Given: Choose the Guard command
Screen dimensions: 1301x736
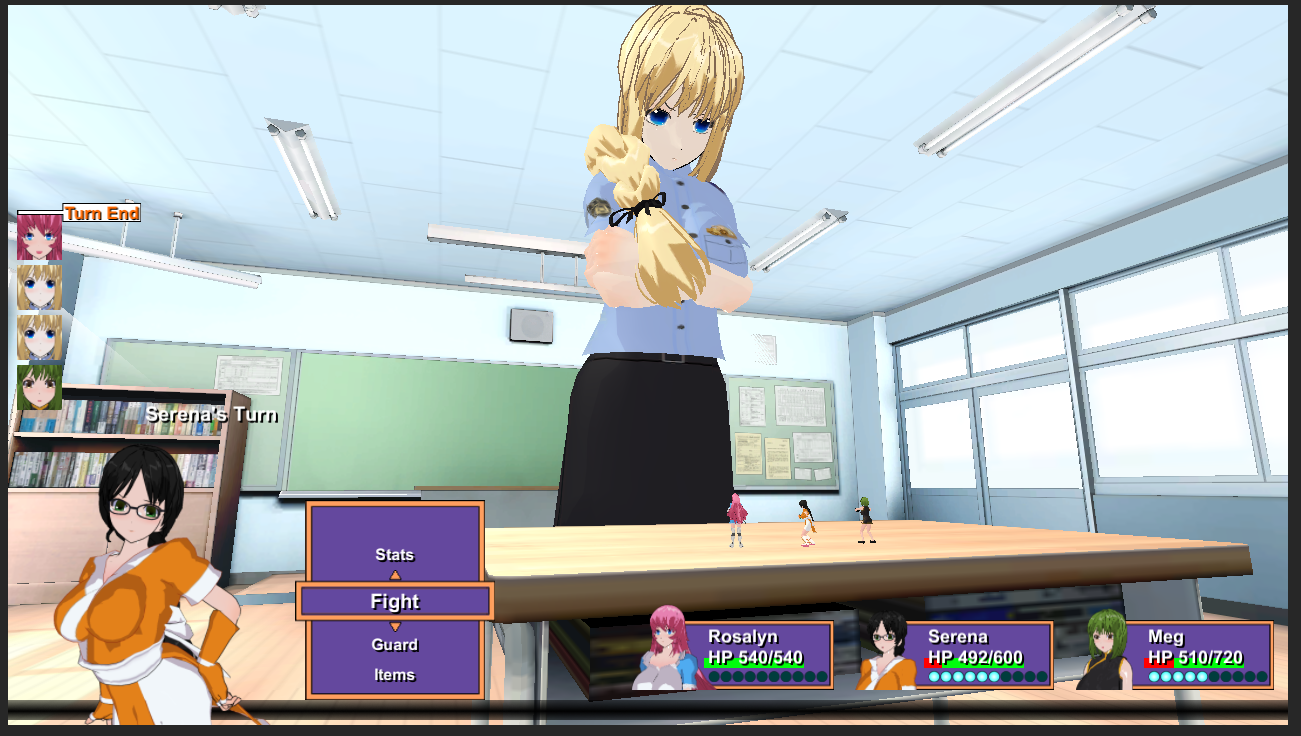Looking at the screenshot, I should tap(394, 644).
